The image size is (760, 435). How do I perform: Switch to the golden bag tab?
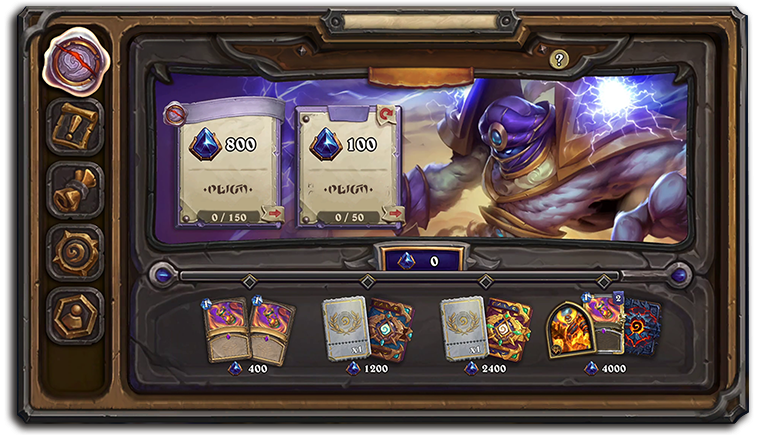(x=74, y=190)
